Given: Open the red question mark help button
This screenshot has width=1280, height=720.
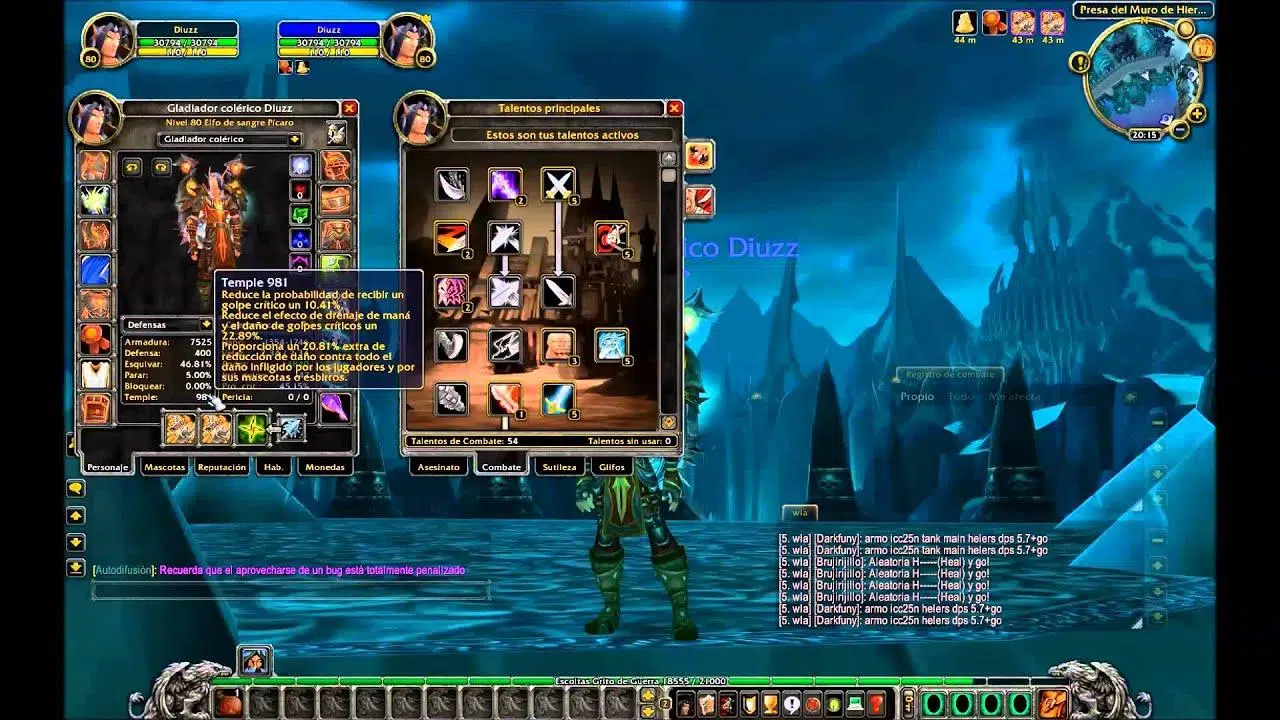Looking at the screenshot, I should 876,703.
